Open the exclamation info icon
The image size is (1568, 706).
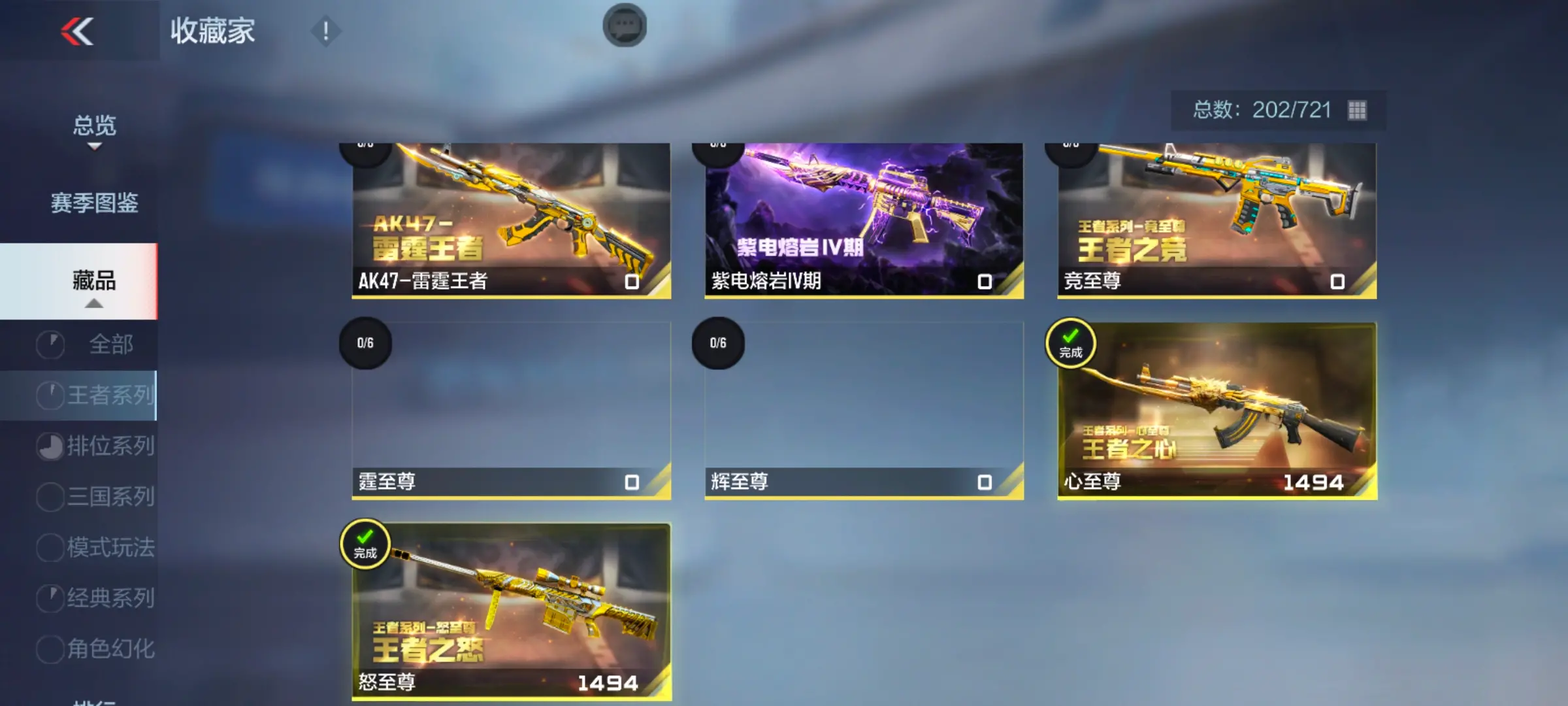point(325,31)
